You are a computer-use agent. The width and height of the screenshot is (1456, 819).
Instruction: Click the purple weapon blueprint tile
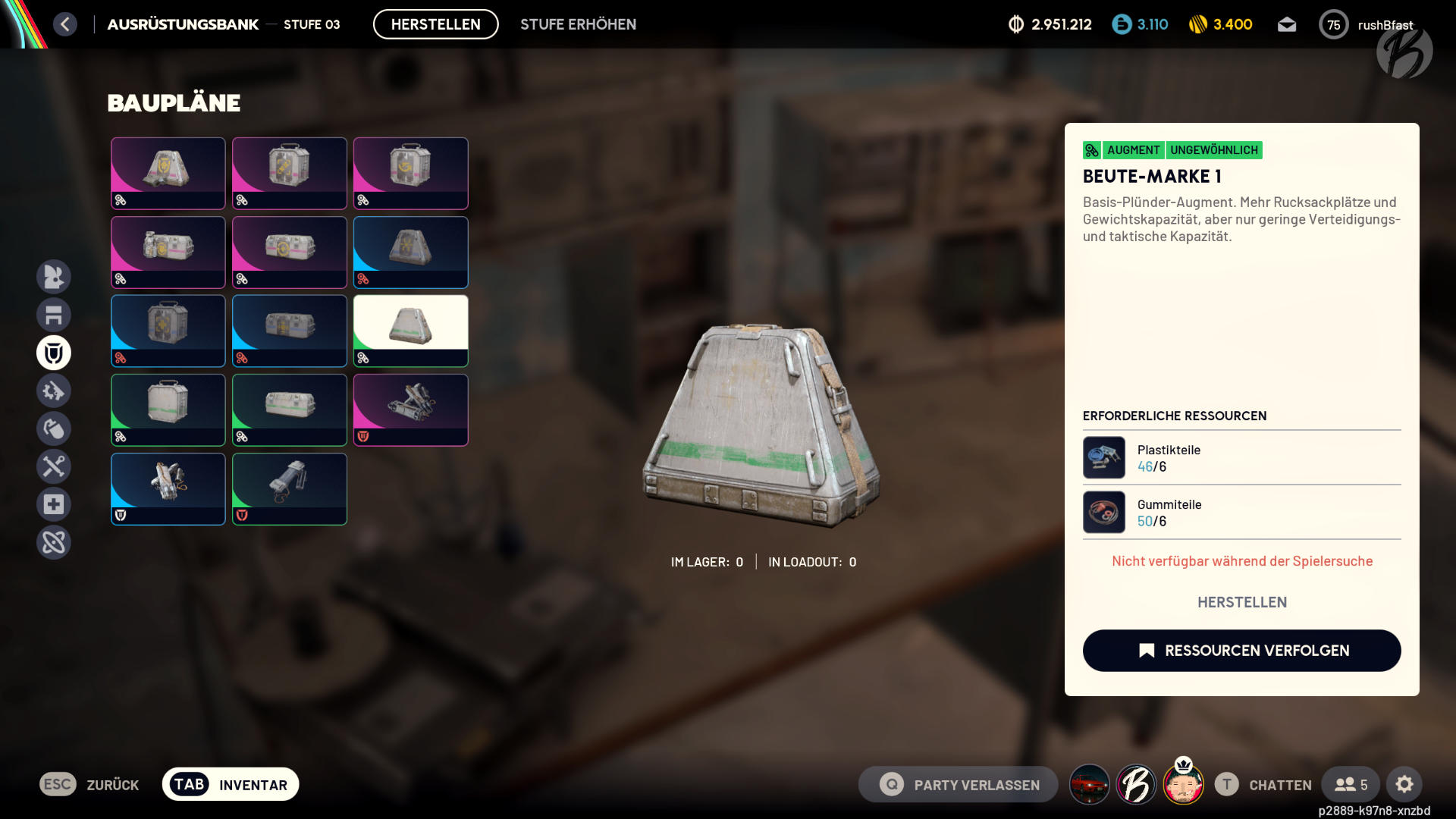[x=410, y=409]
